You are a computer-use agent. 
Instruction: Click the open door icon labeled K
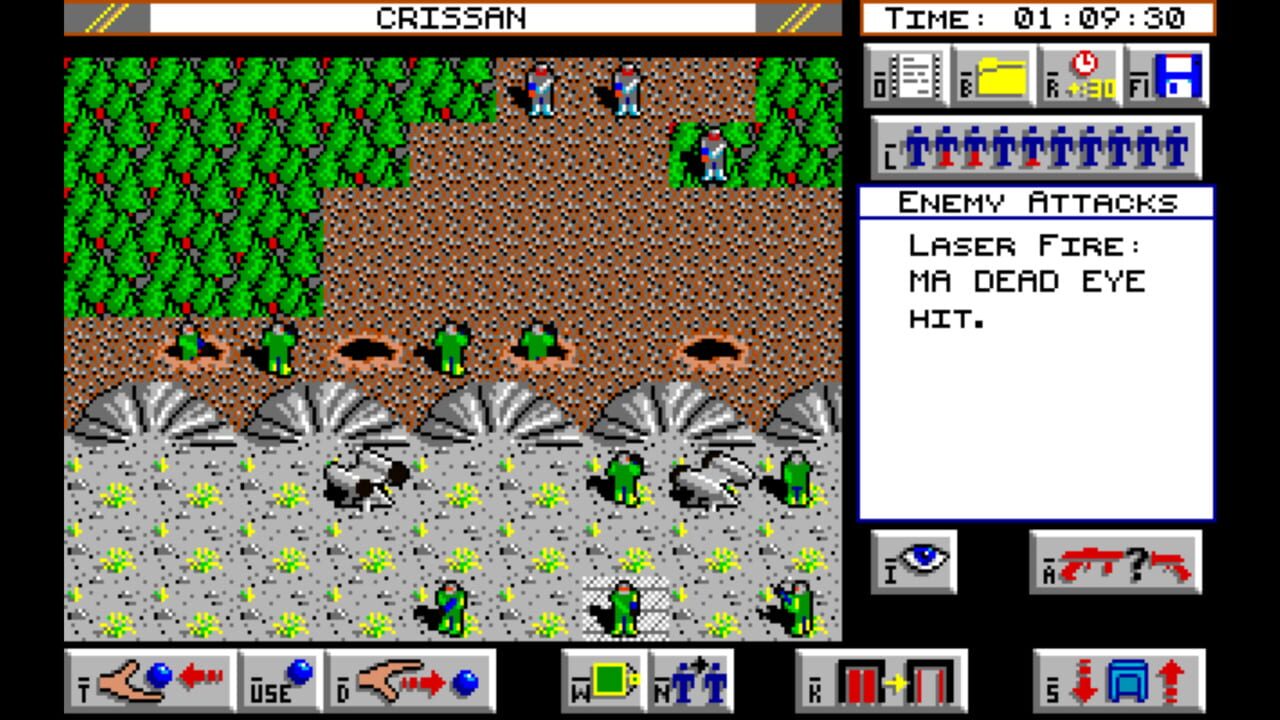click(x=880, y=680)
